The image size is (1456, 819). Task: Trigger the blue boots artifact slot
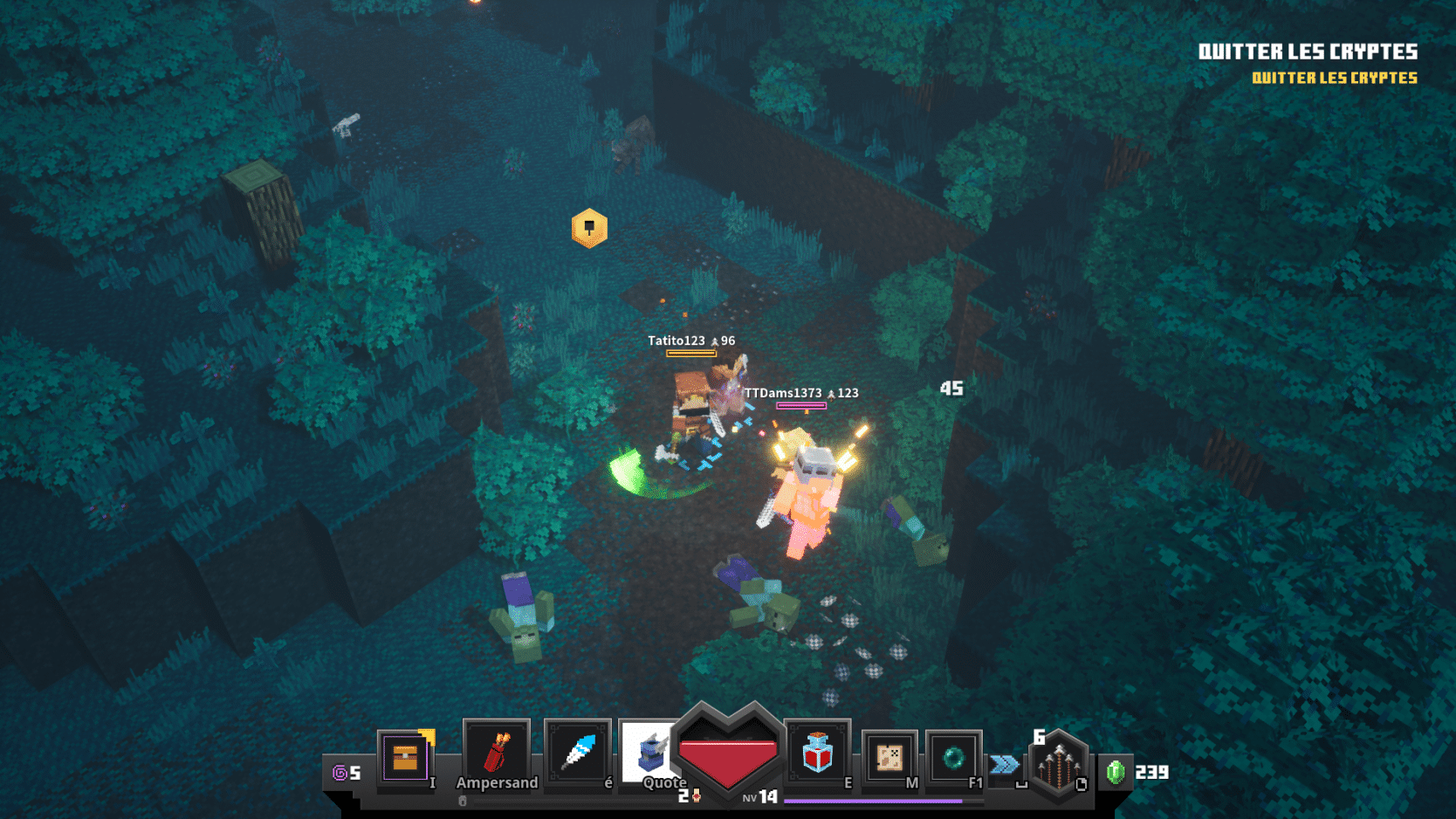pyautogui.click(x=649, y=753)
